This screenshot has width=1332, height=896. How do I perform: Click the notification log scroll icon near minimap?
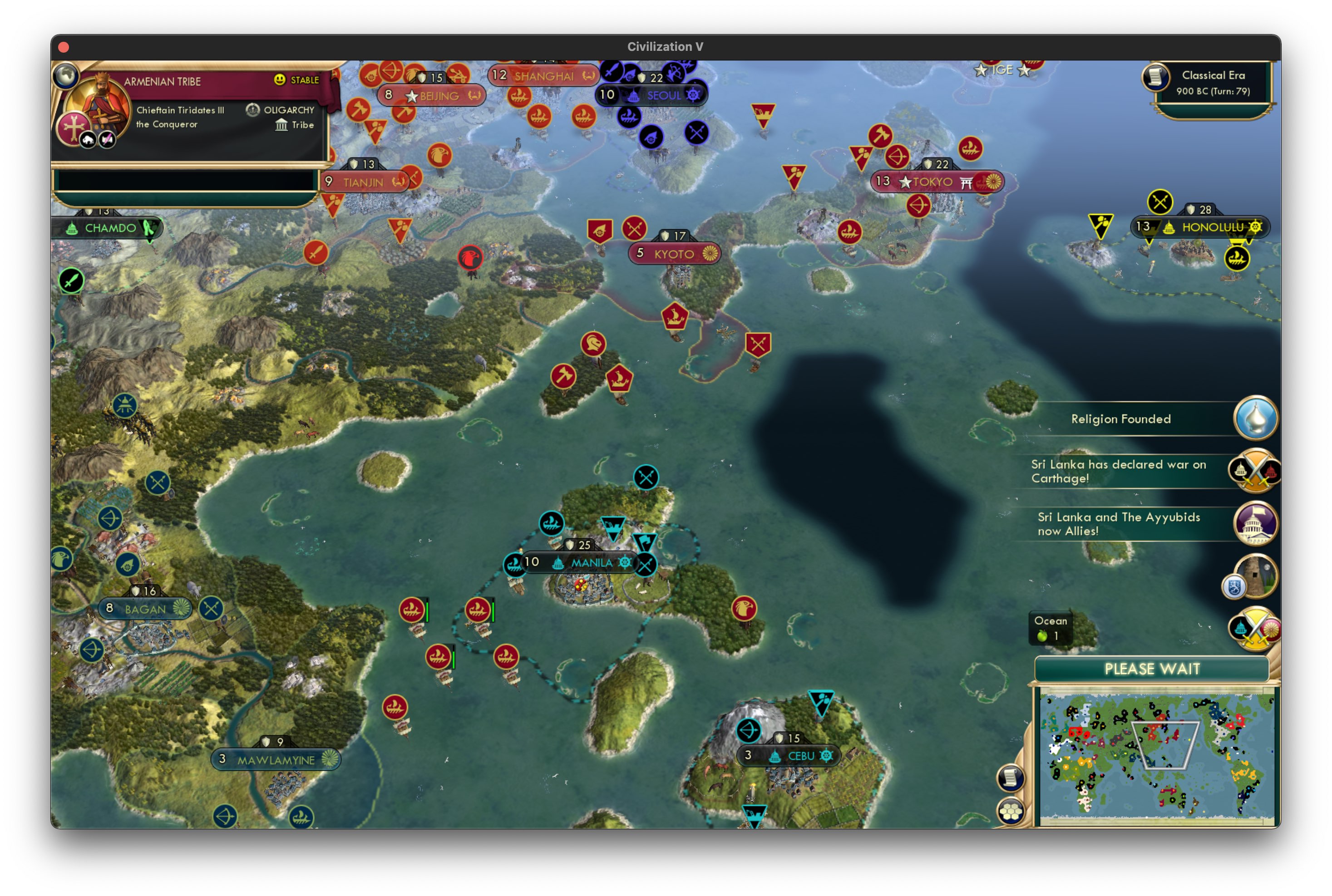click(x=1011, y=777)
